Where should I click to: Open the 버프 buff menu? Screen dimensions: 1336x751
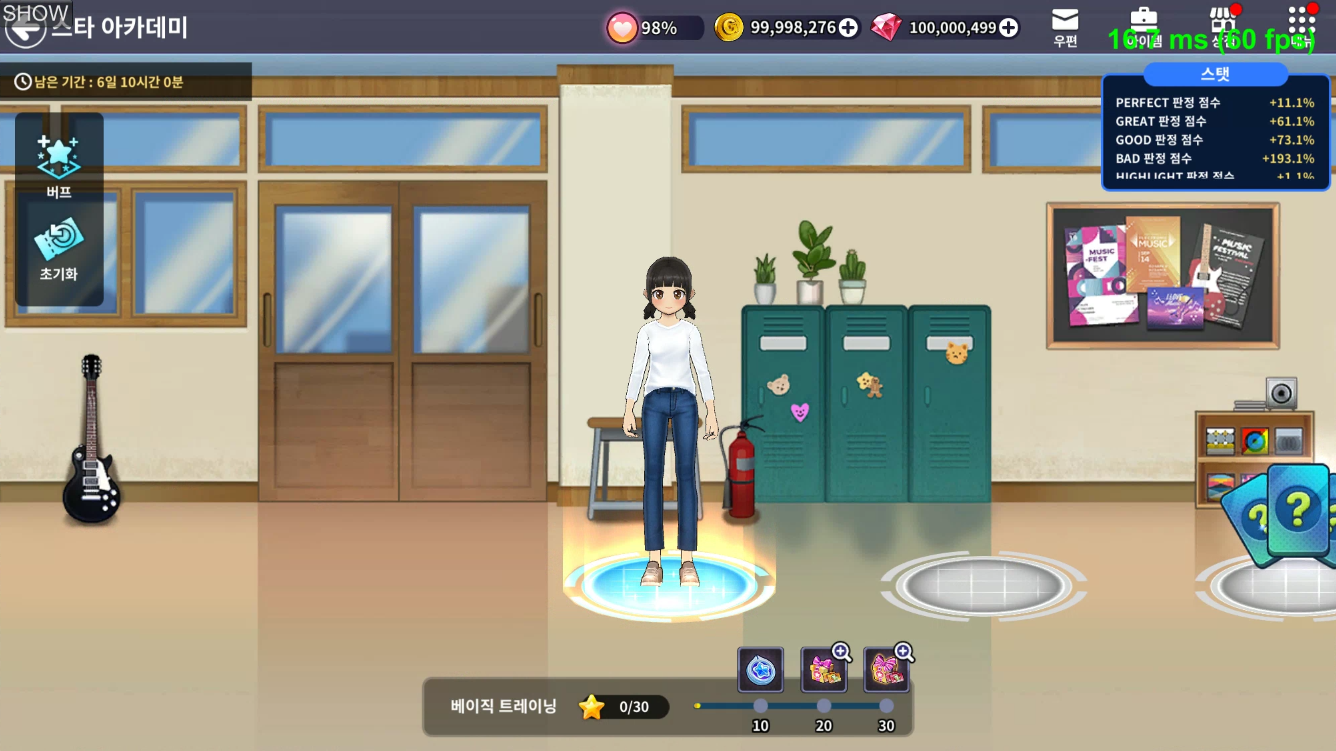point(59,163)
